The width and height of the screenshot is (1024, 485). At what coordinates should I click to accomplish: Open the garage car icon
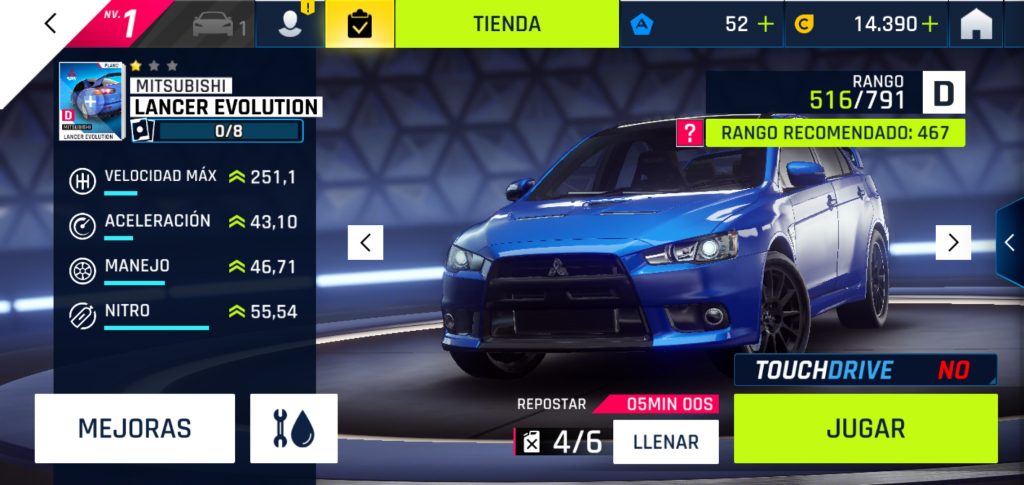(x=217, y=24)
